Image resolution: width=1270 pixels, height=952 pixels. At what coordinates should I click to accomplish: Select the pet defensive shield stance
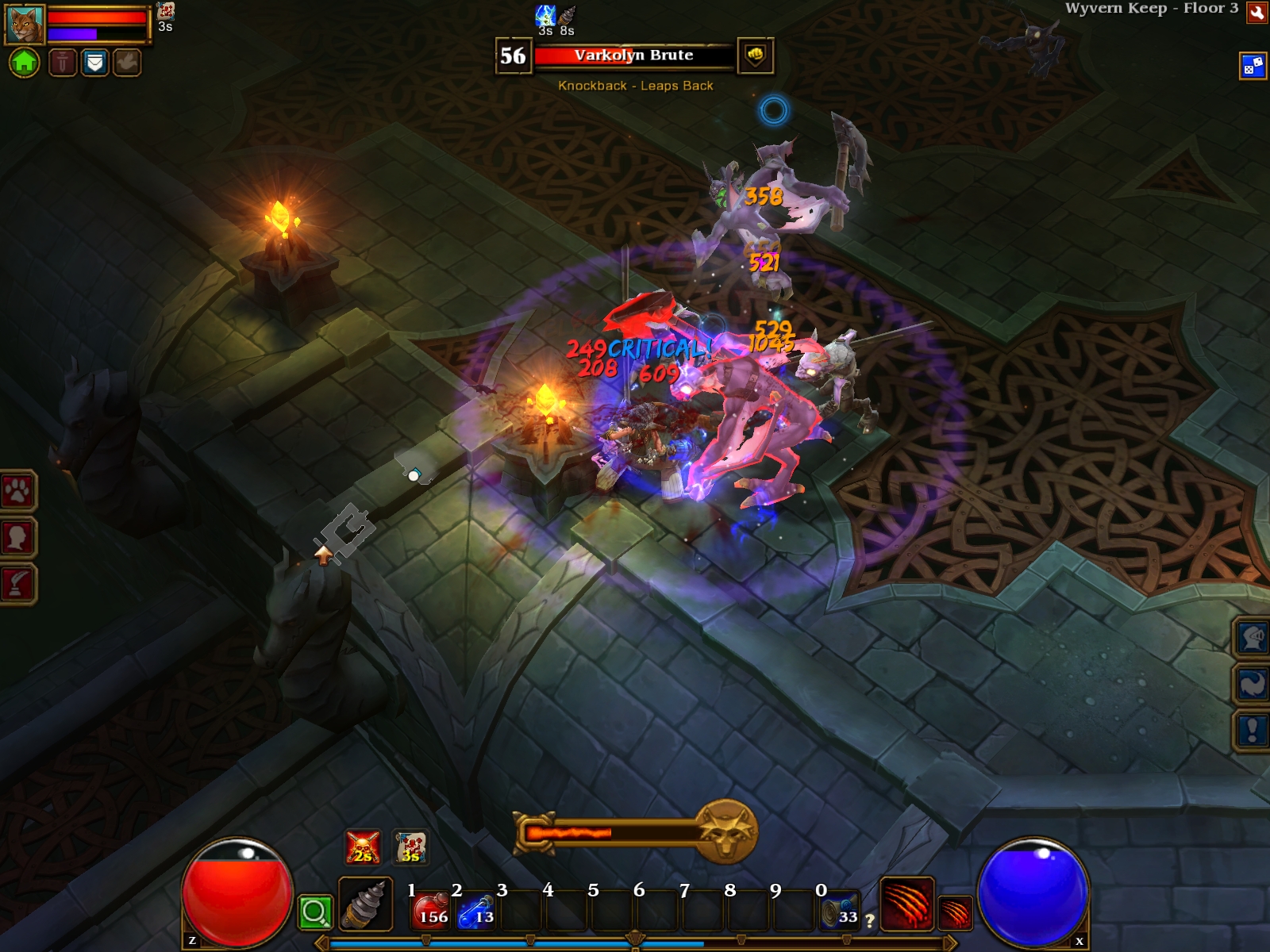pos(94,62)
